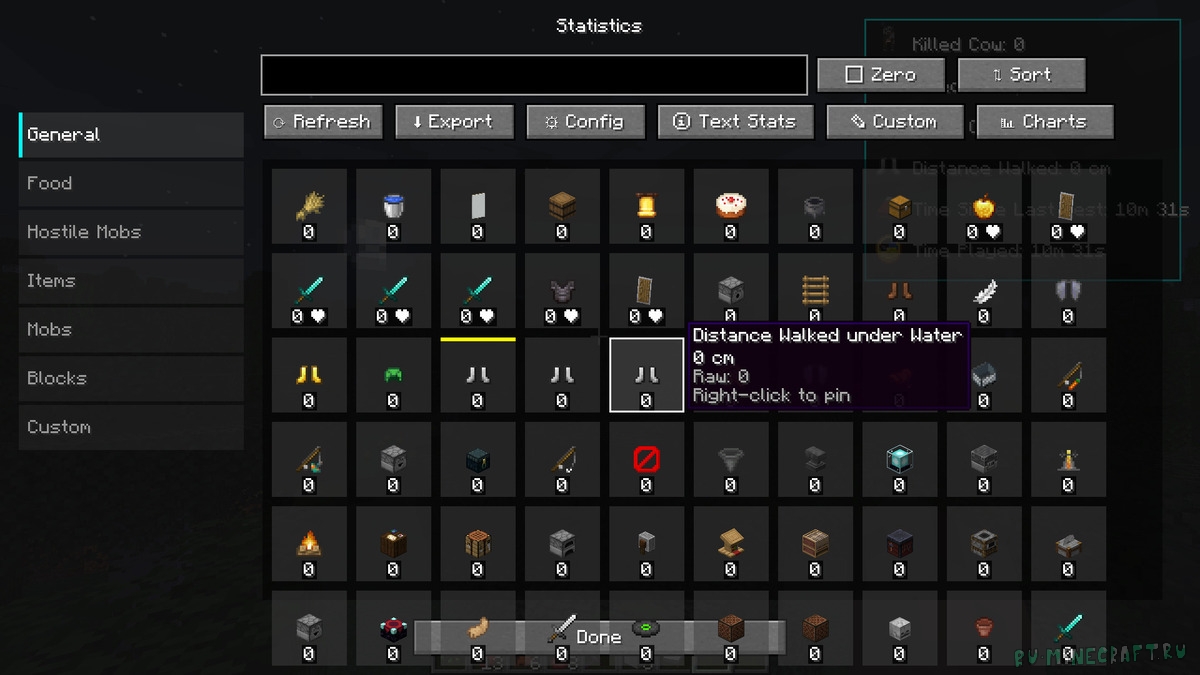This screenshot has height=675, width=1200.
Task: Select the Custom category in the sidebar
Action: tap(131, 427)
